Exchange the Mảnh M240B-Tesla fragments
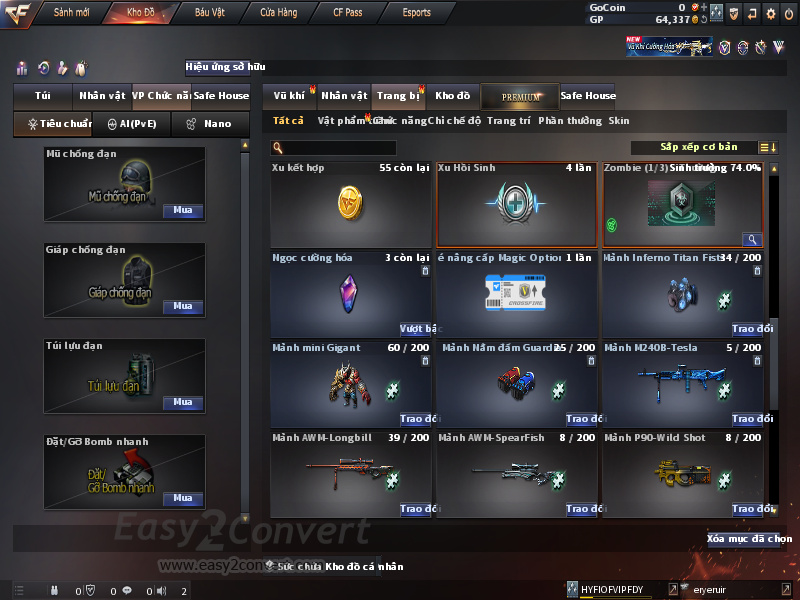Image resolution: width=800 pixels, height=600 pixels. pyautogui.click(x=746, y=419)
